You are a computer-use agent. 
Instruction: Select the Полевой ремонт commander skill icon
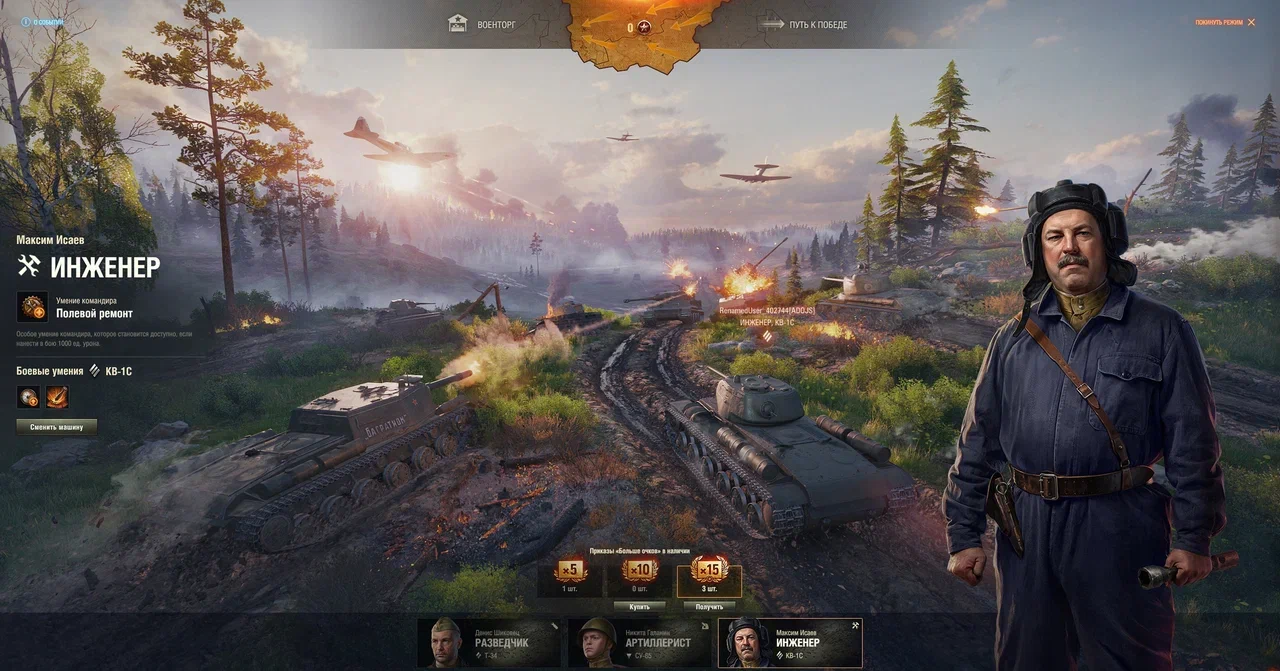pyautogui.click(x=32, y=306)
